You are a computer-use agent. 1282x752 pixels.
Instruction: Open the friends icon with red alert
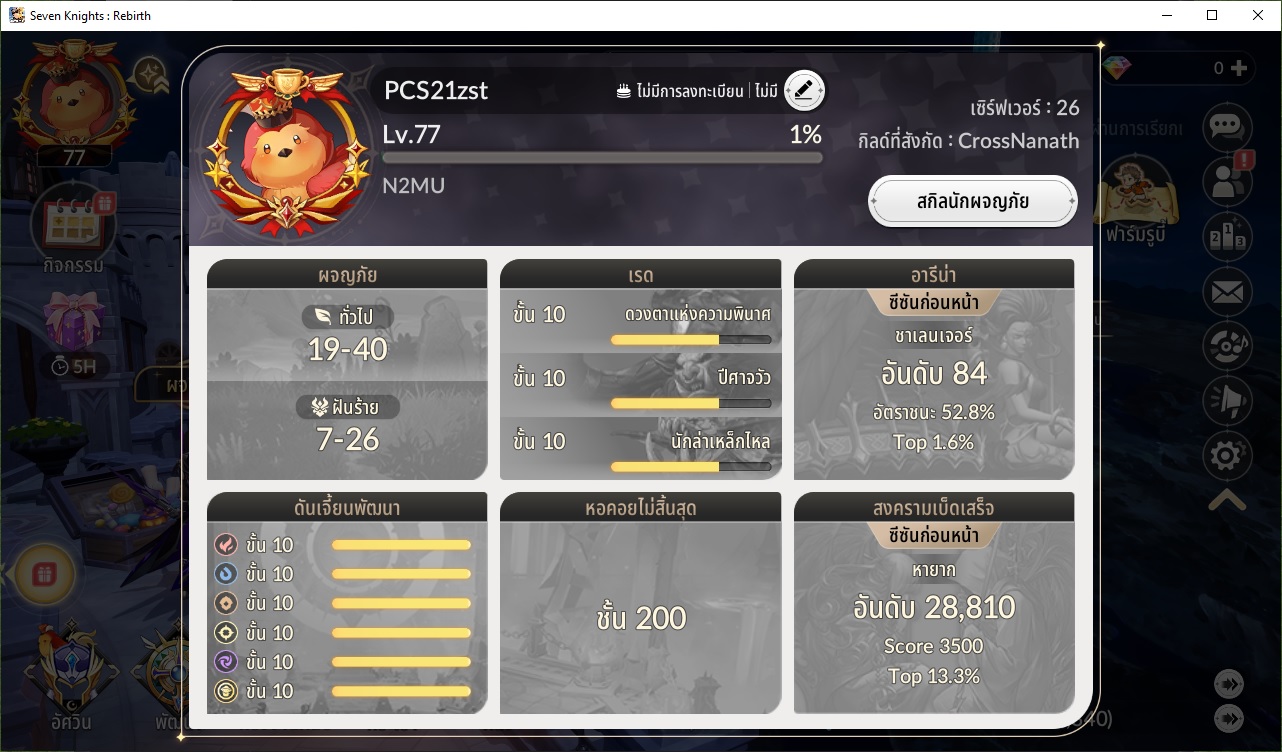pyautogui.click(x=1226, y=181)
